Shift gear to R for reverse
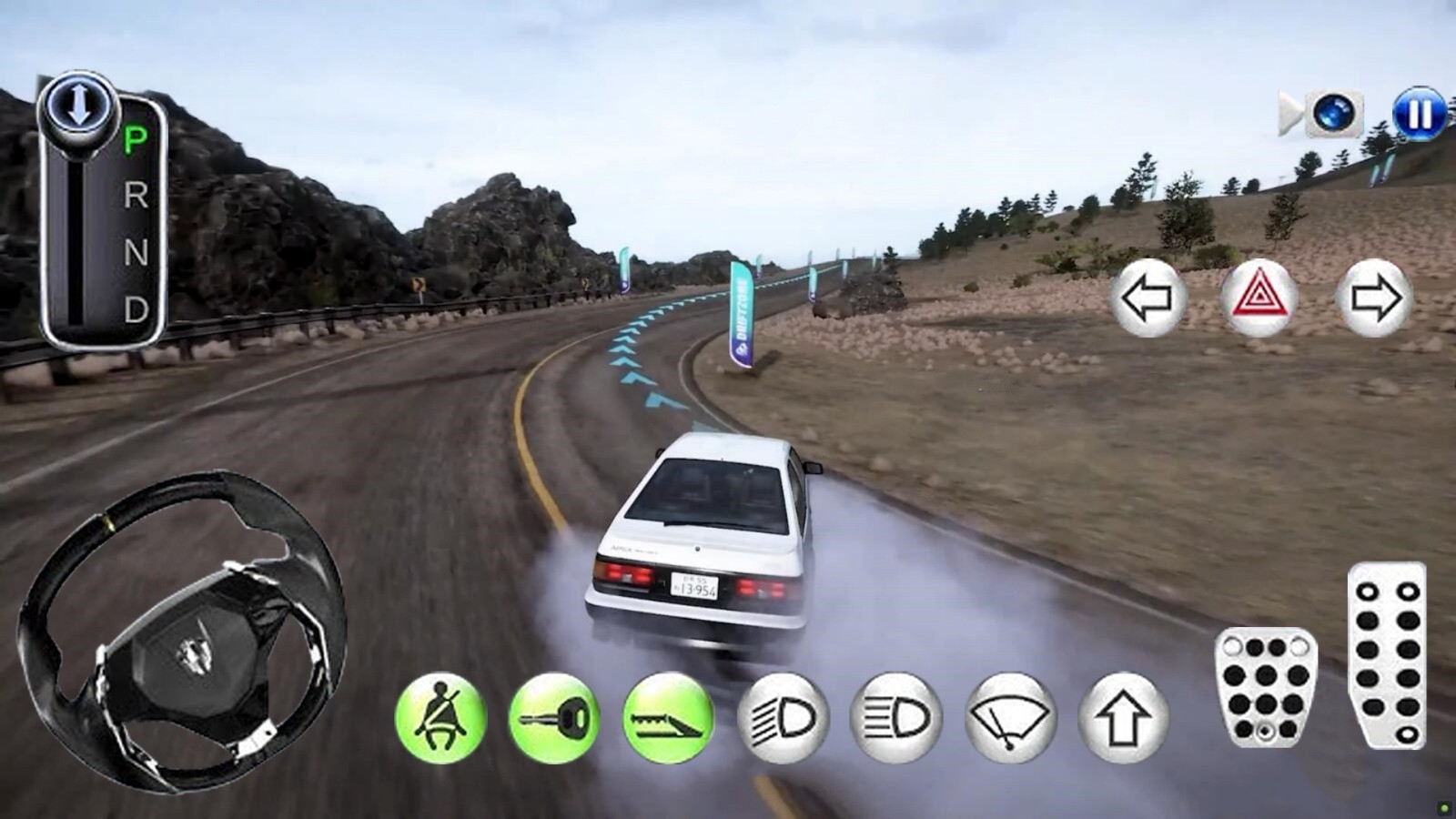Viewport: 1456px width, 819px height. (x=136, y=195)
